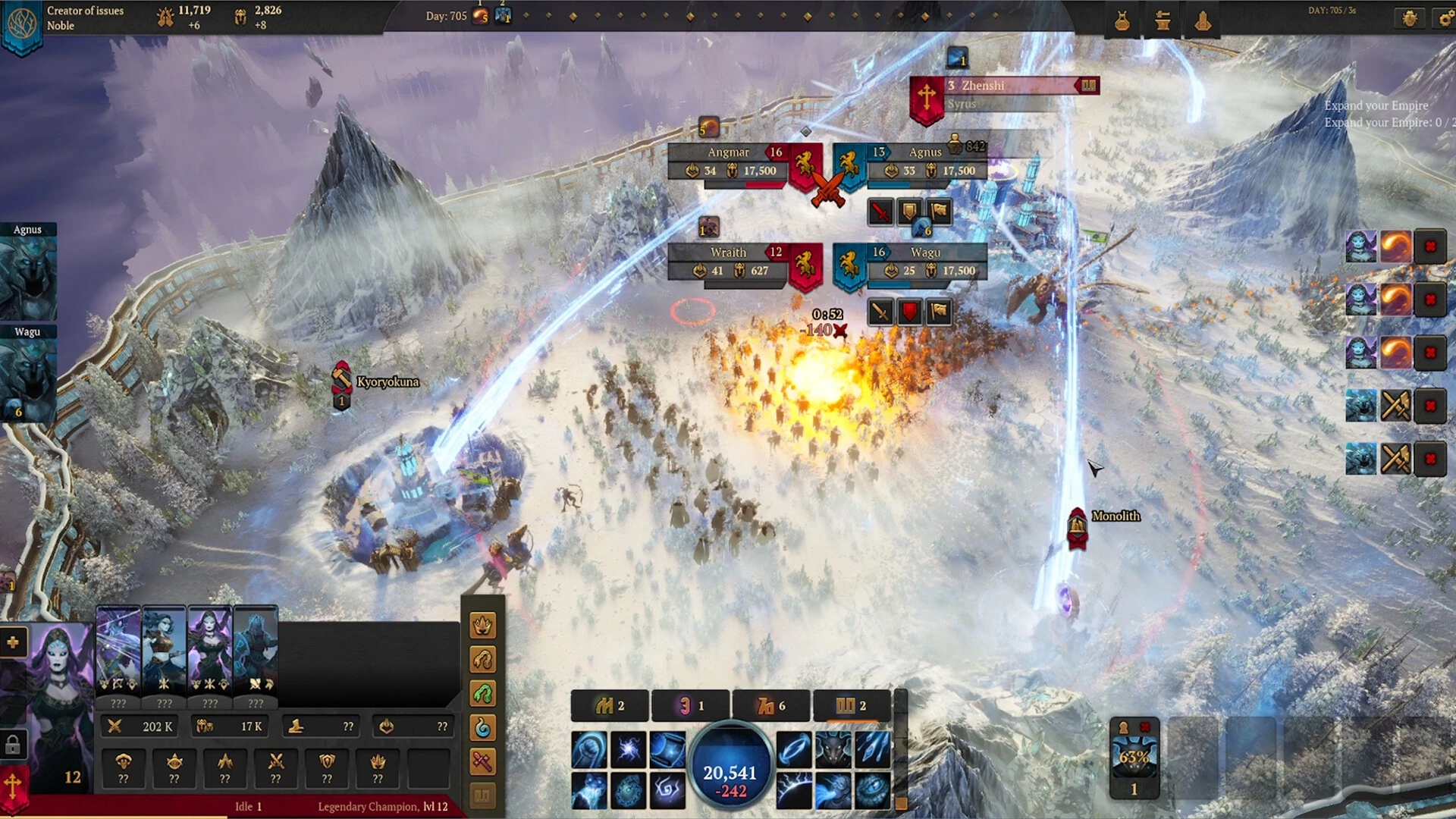The height and width of the screenshot is (819, 1456).
Task: Switch to the pink rune spell tab
Action: [x=690, y=706]
